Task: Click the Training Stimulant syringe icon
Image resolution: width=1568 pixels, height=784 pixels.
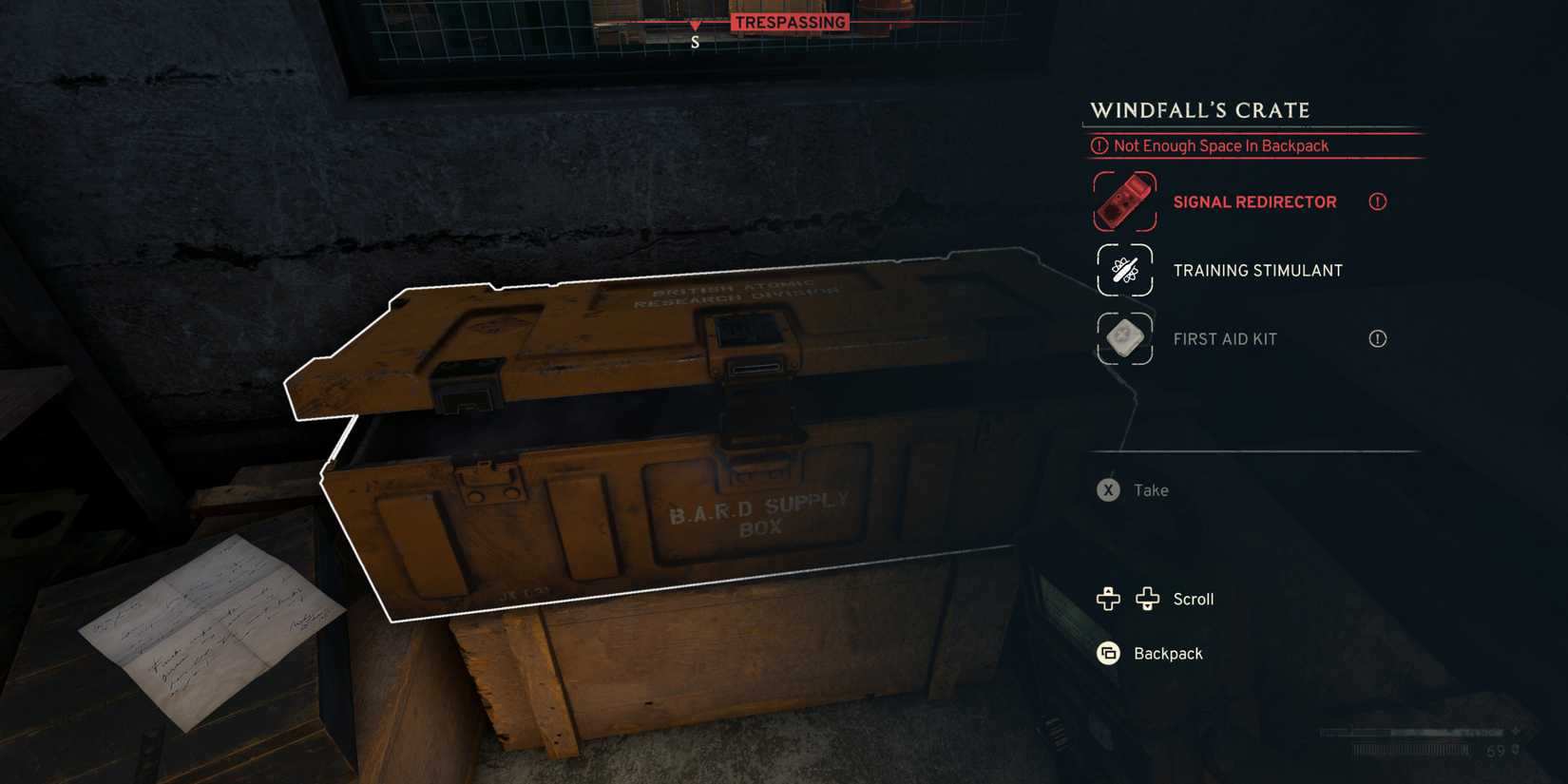Action: (x=1123, y=270)
